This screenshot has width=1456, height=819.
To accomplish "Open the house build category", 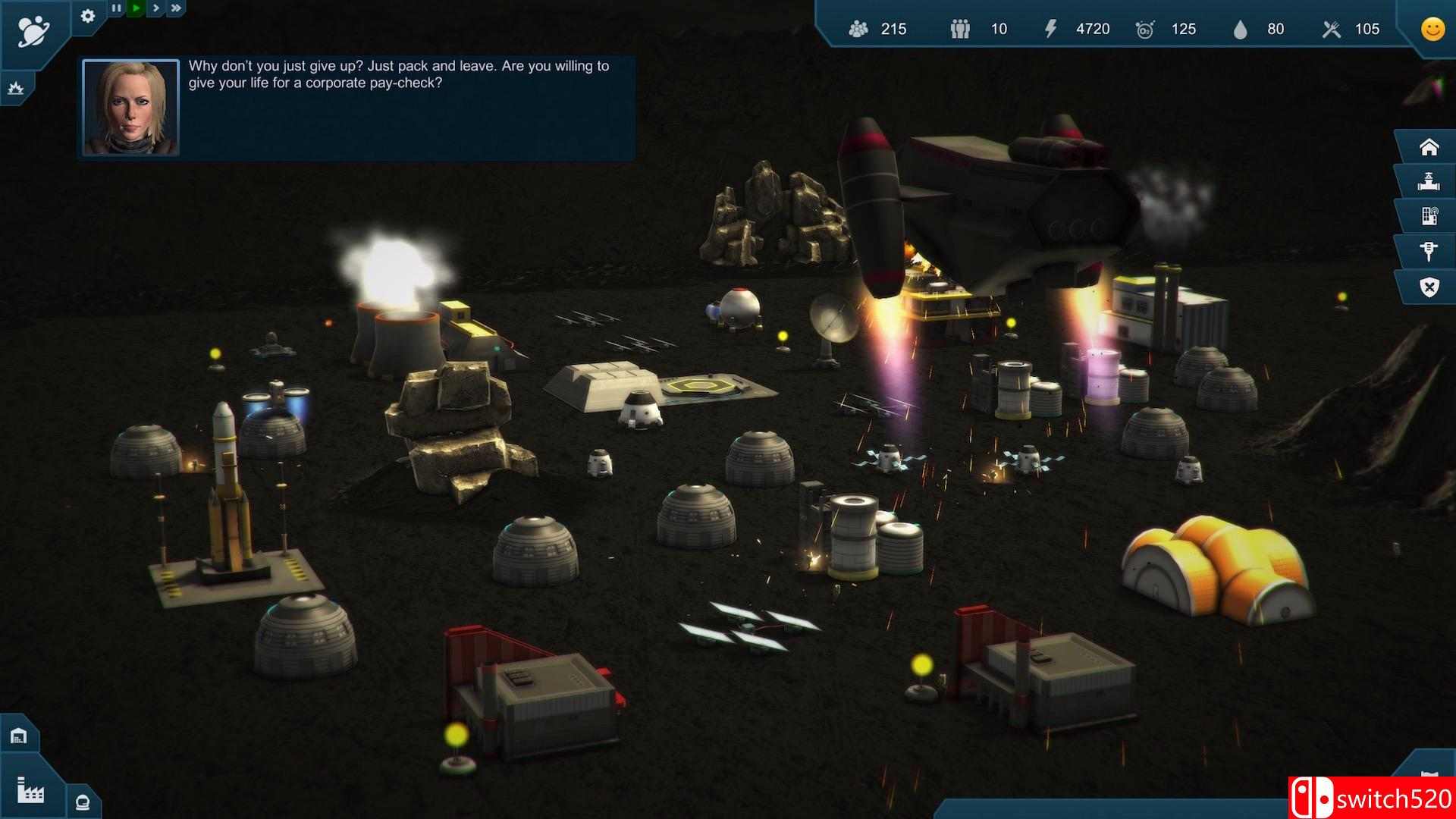I will coord(1429,146).
